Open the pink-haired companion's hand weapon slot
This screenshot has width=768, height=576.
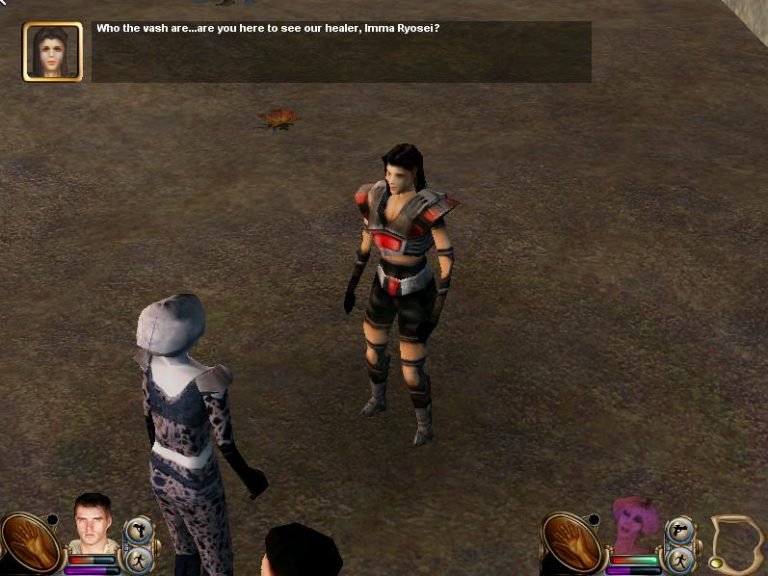572,544
